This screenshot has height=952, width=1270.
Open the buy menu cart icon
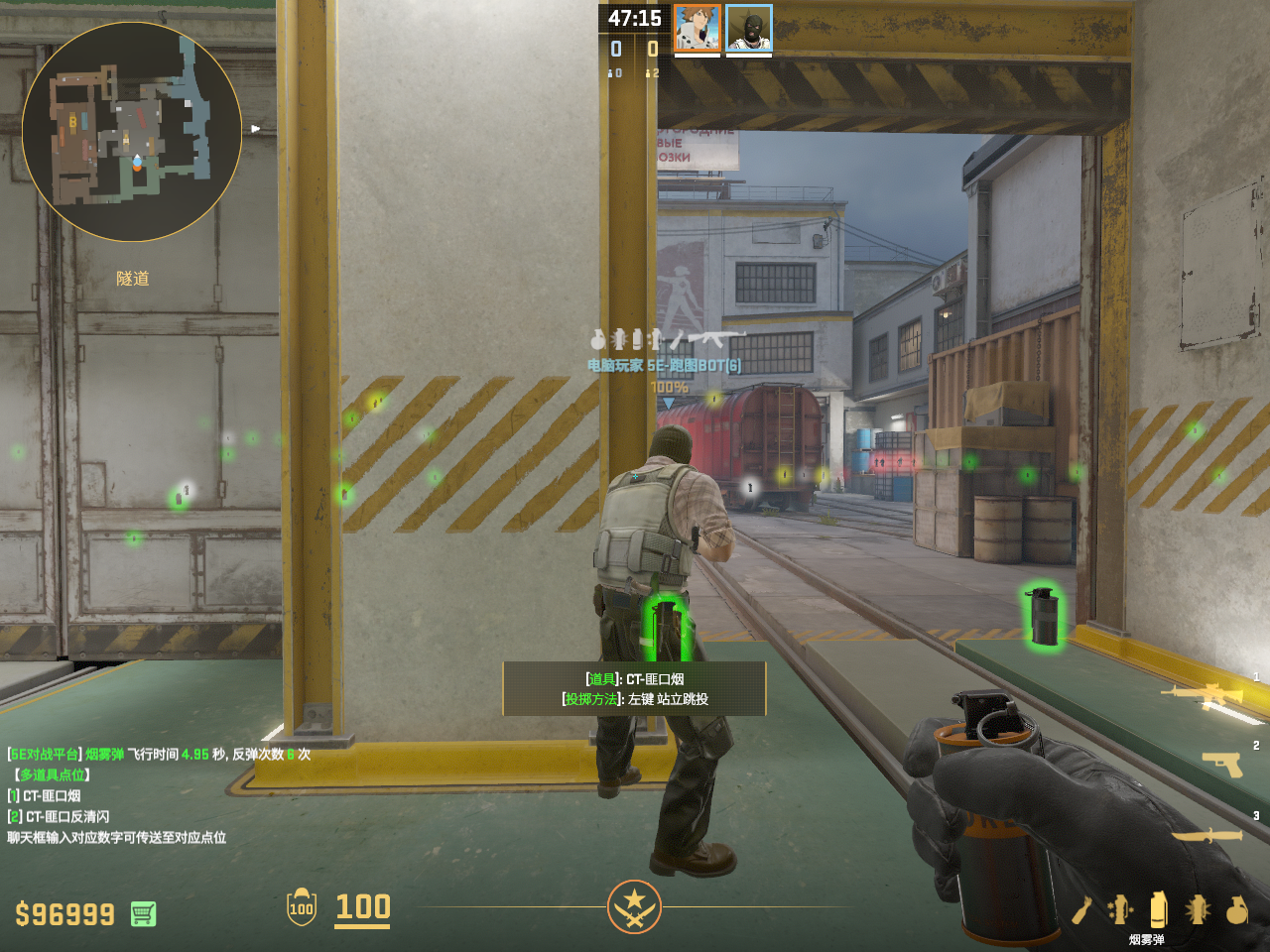pyautogui.click(x=143, y=913)
